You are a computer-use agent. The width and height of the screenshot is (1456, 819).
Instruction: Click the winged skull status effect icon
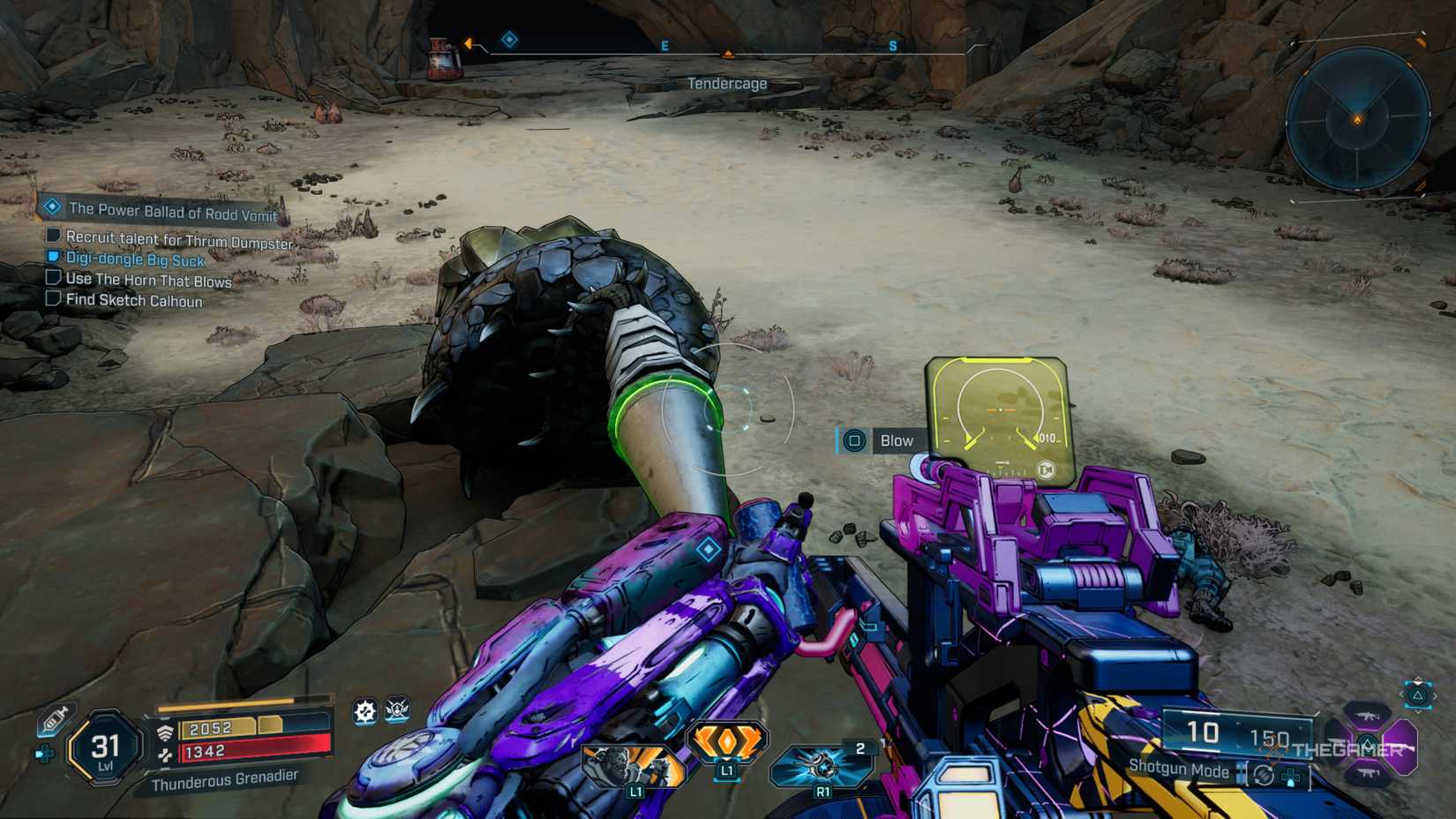[x=397, y=710]
